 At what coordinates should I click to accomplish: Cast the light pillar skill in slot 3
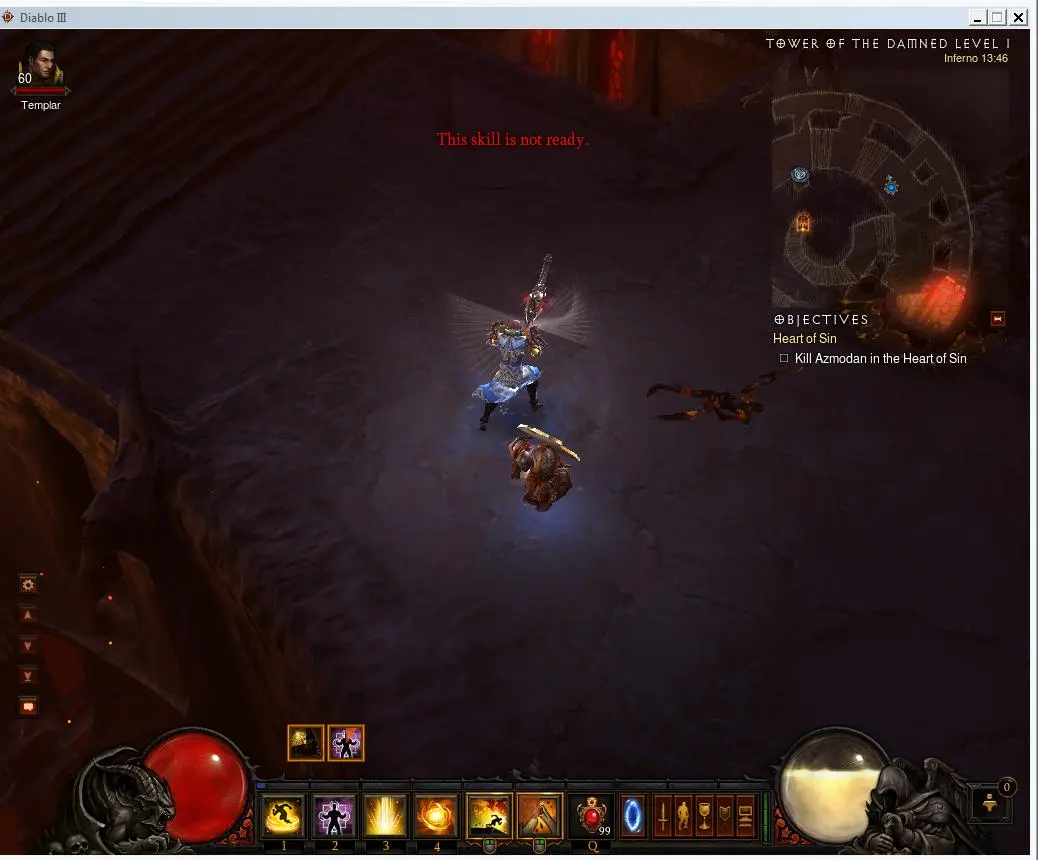pyautogui.click(x=385, y=816)
